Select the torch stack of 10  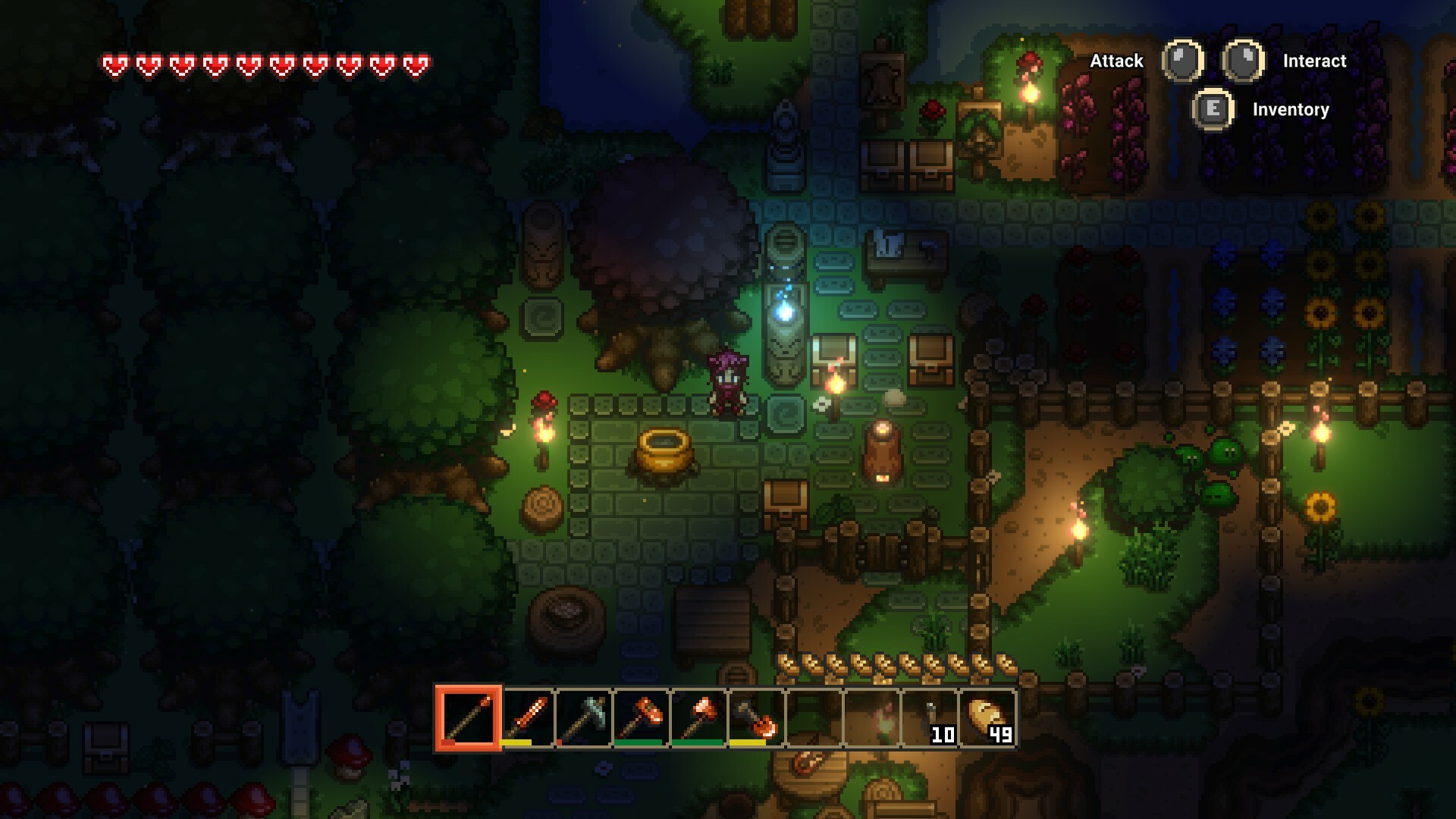(930, 717)
